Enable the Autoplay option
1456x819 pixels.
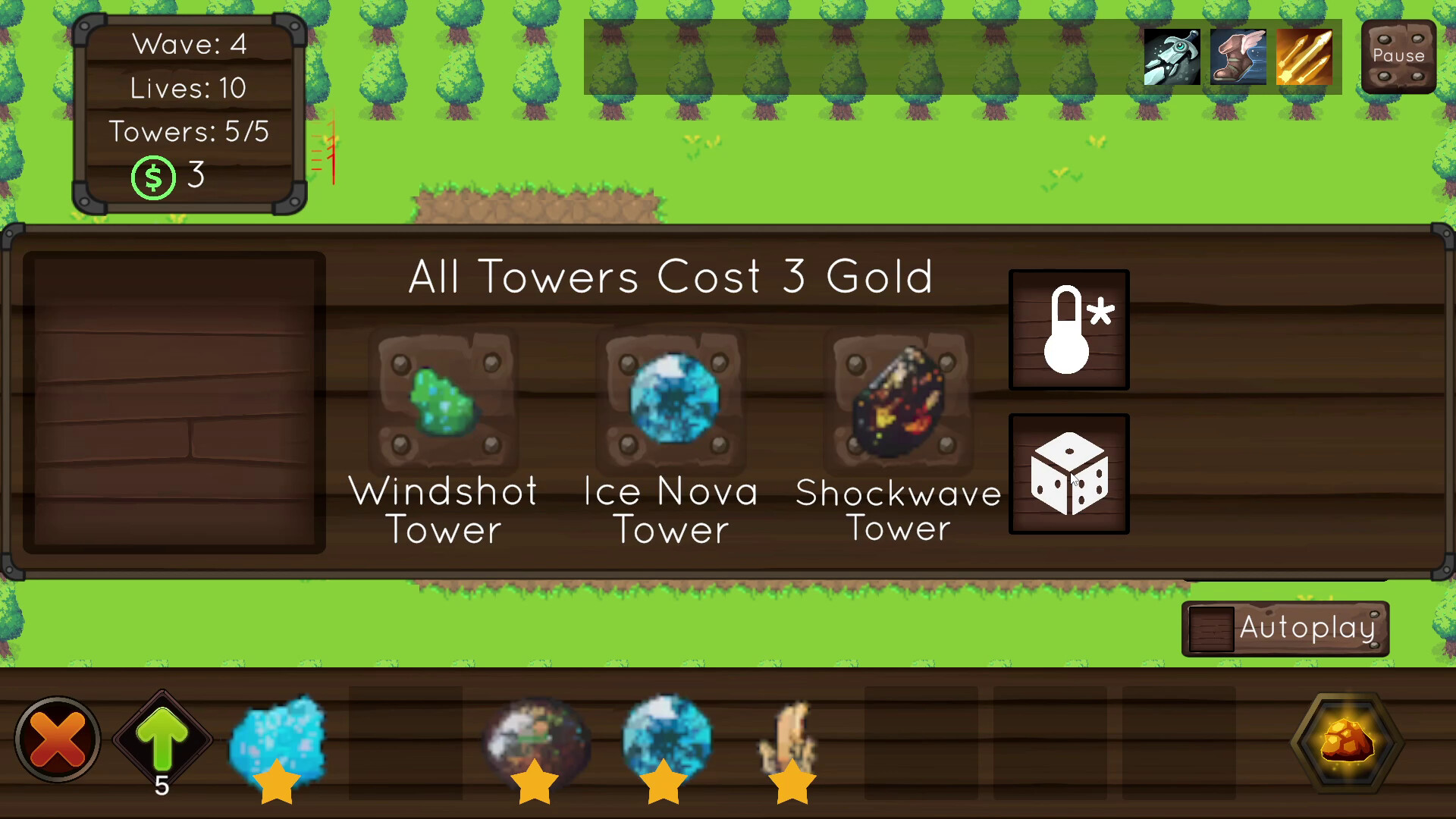(1285, 627)
